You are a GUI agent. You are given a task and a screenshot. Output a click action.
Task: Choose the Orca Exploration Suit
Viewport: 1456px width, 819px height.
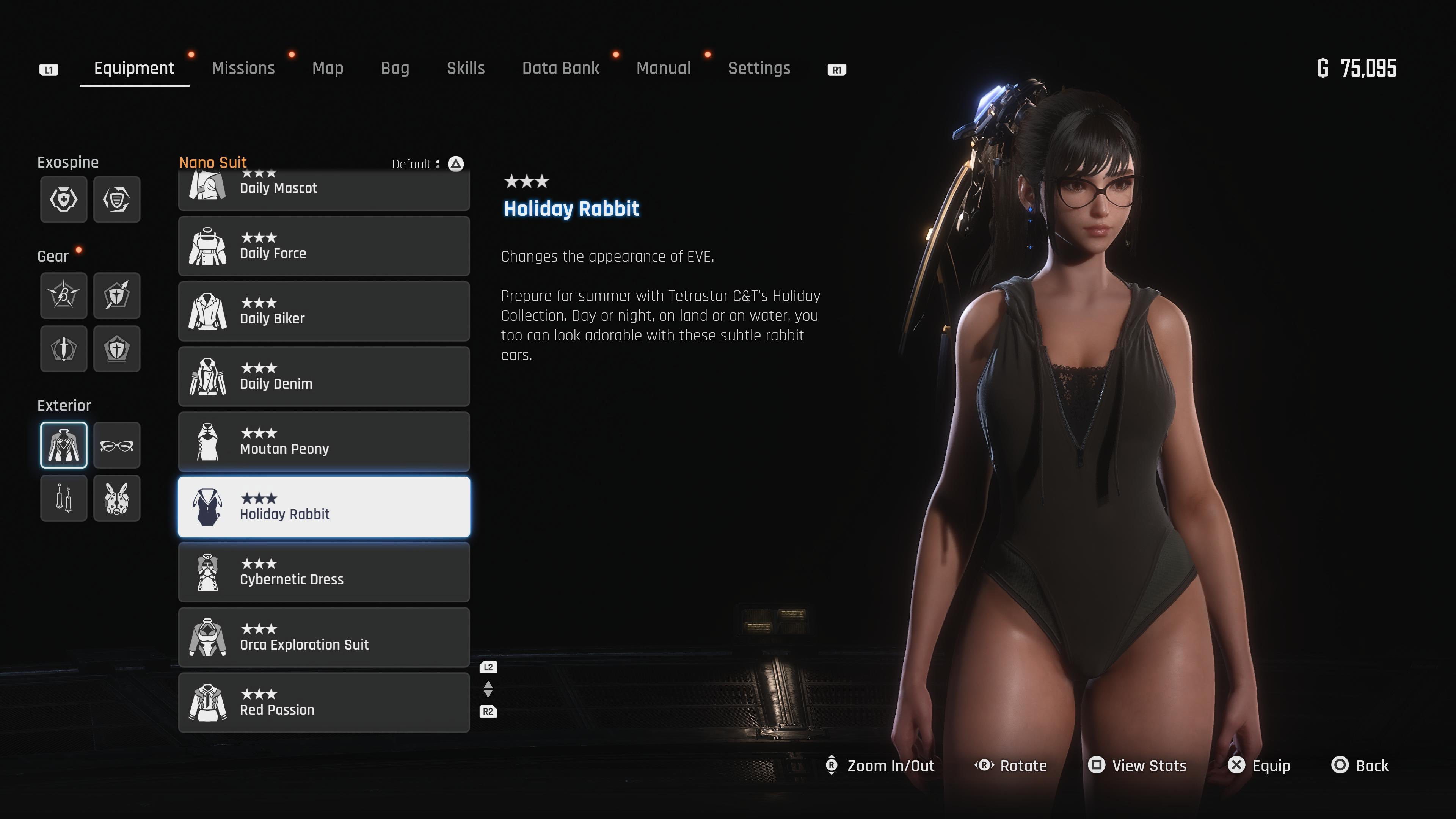(x=324, y=637)
